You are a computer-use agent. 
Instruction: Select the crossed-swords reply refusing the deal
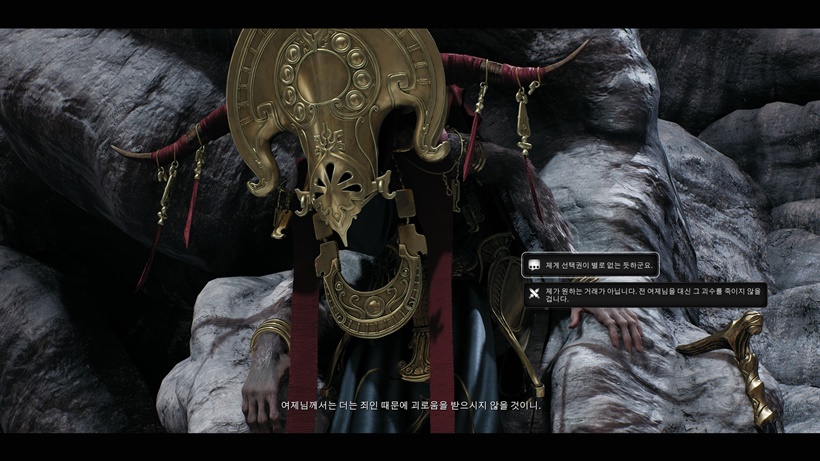645,294
